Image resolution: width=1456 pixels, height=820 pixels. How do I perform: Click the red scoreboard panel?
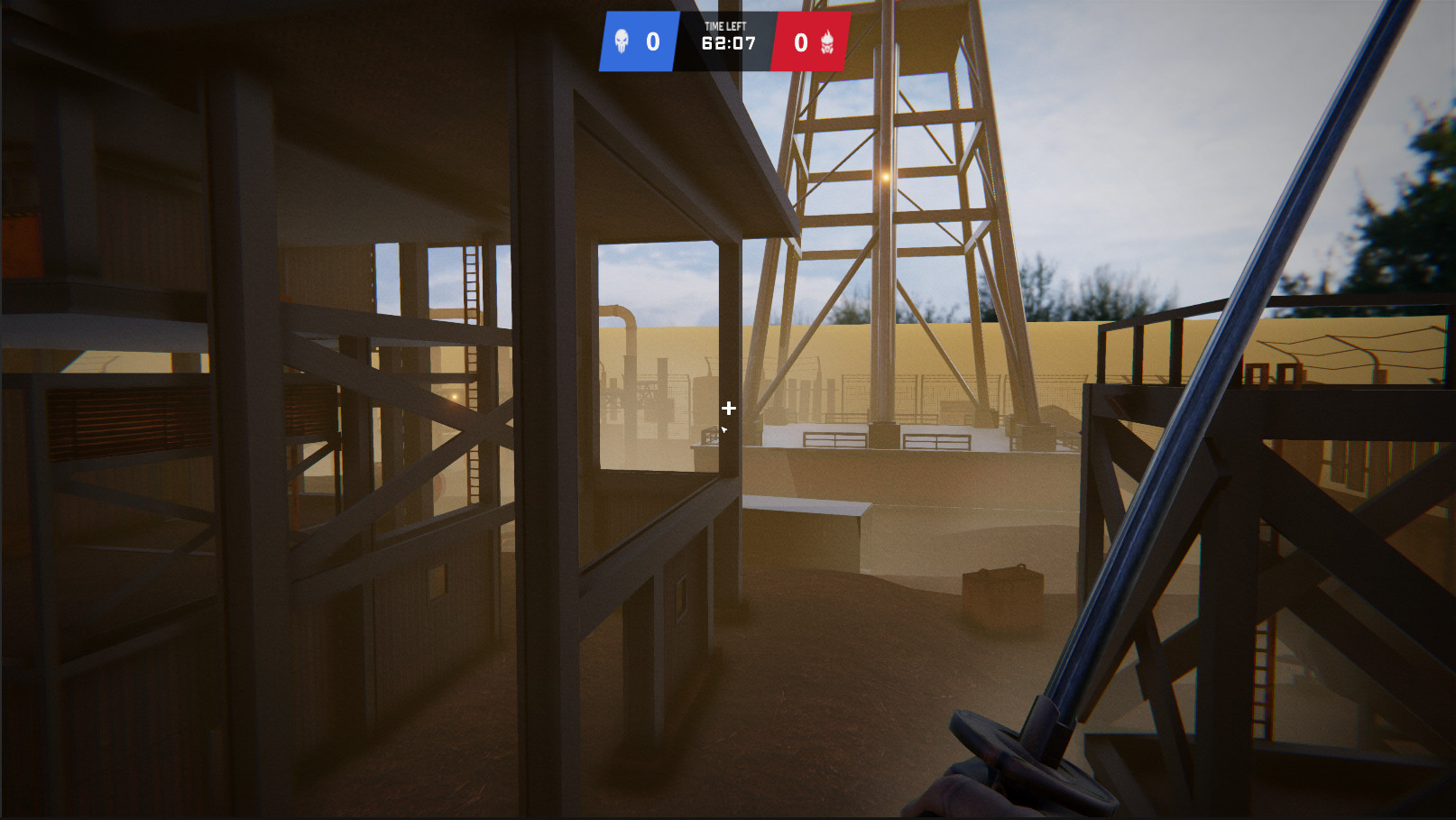click(x=812, y=41)
